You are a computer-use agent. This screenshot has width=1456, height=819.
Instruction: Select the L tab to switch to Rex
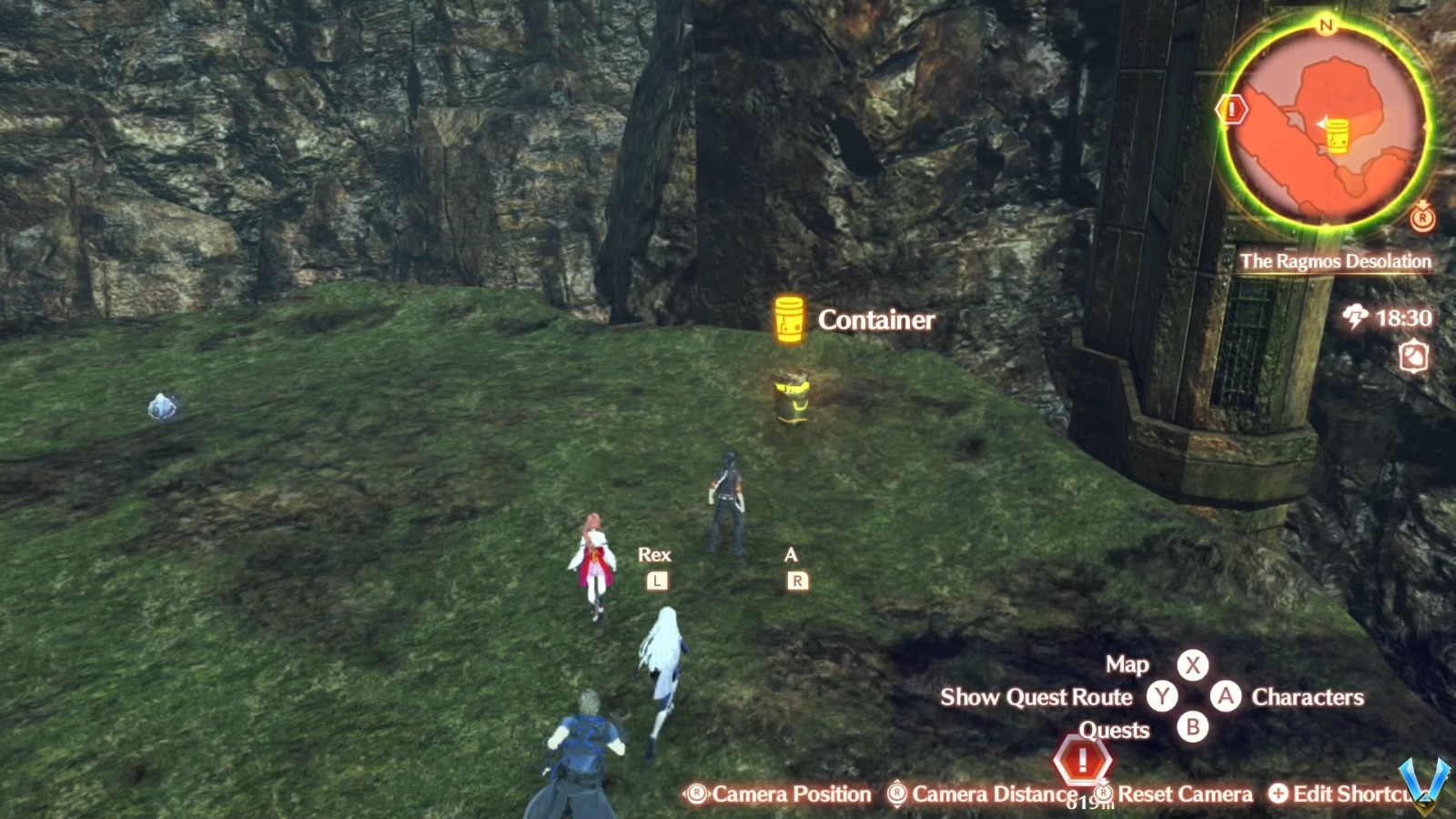(x=657, y=579)
